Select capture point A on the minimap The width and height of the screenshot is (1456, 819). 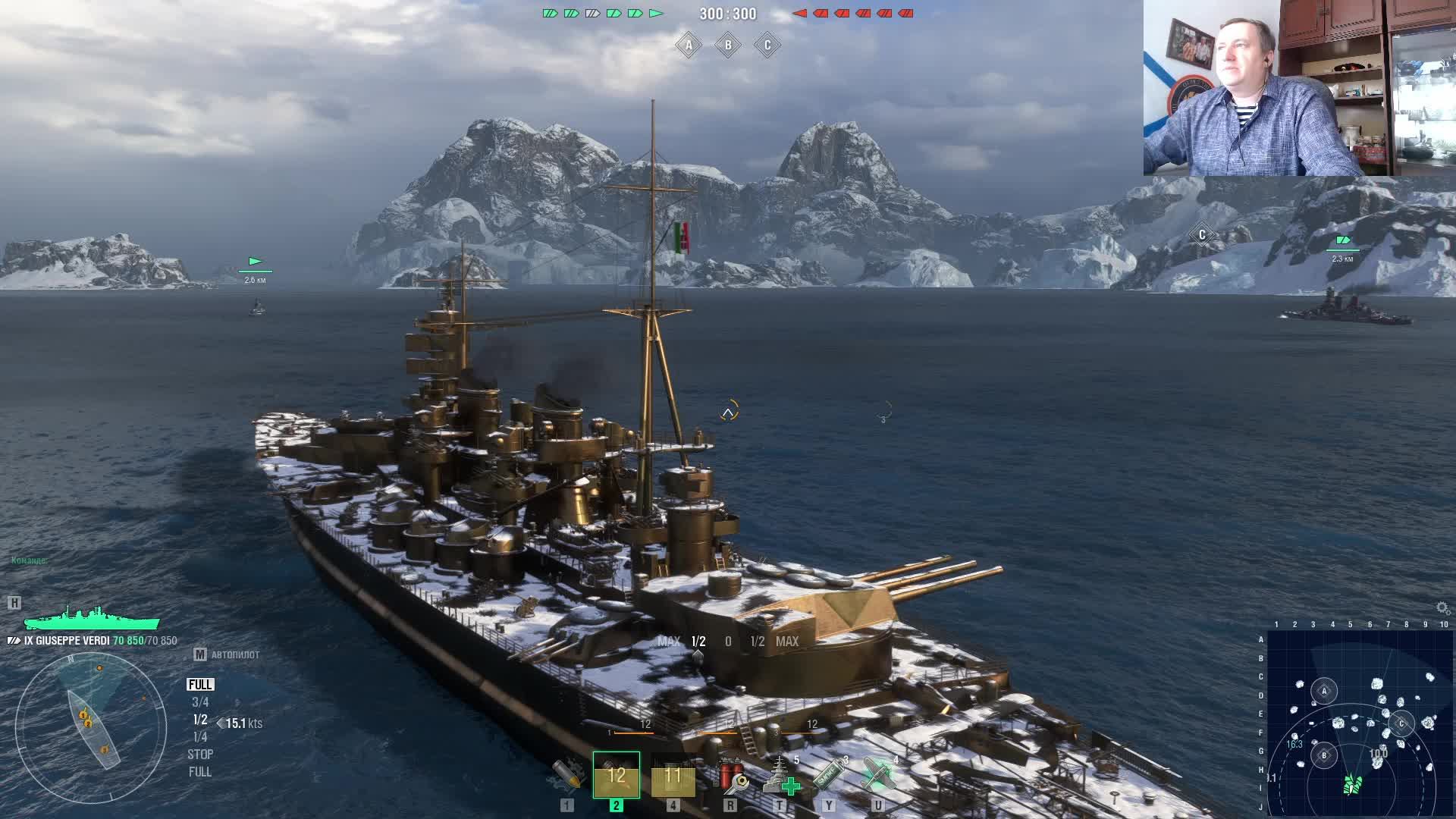pos(1324,691)
